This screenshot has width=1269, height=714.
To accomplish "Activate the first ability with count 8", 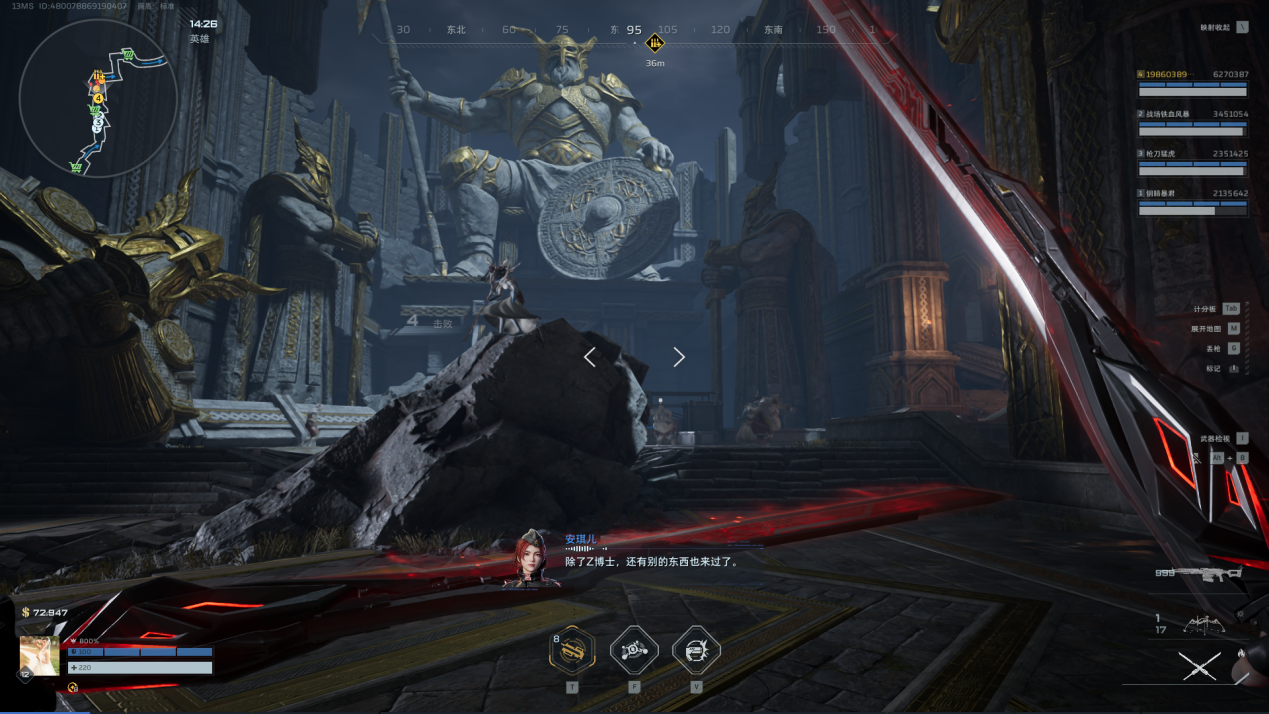I will pyautogui.click(x=572, y=651).
